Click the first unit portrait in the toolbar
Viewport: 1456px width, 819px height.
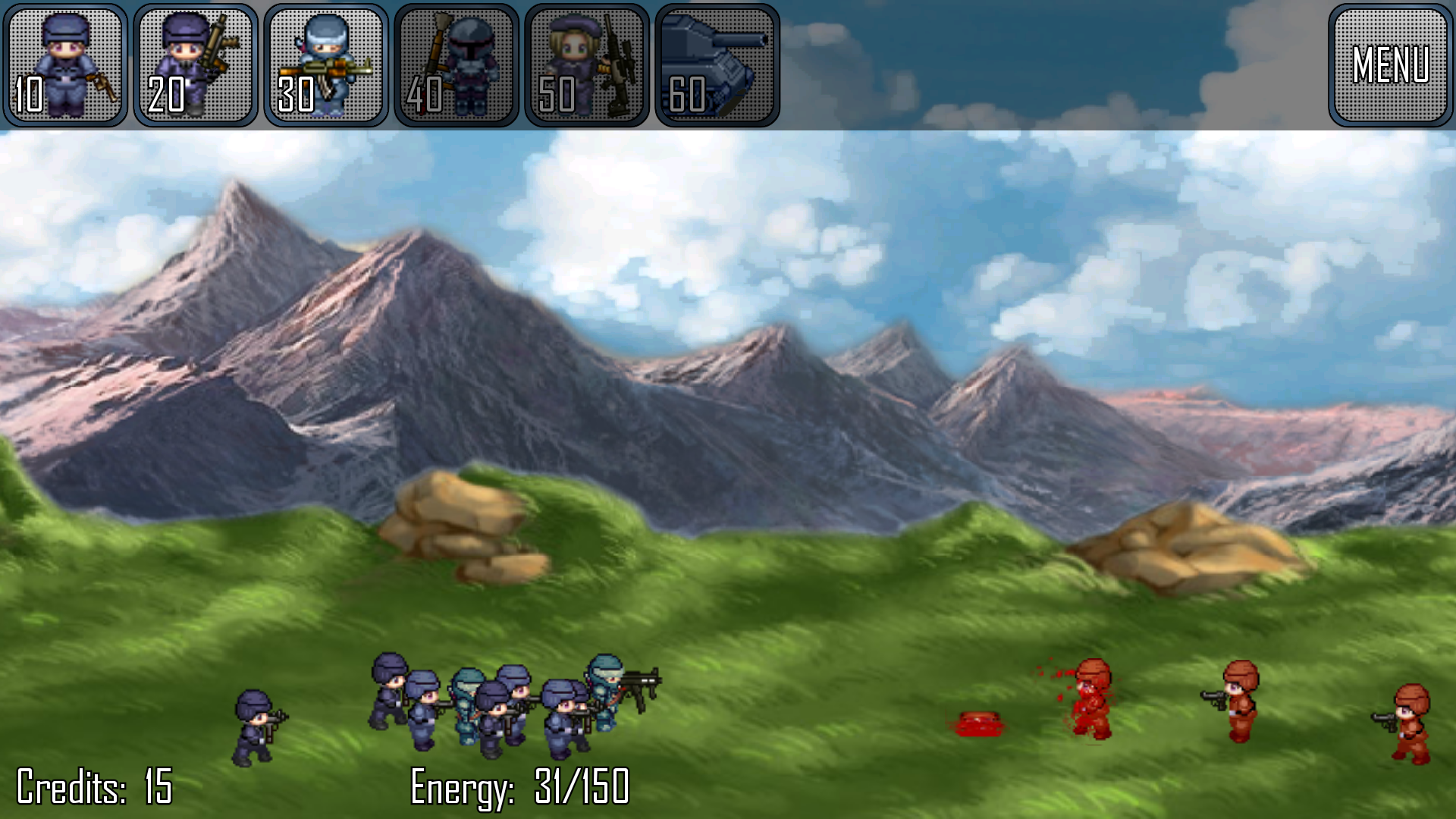tap(64, 64)
